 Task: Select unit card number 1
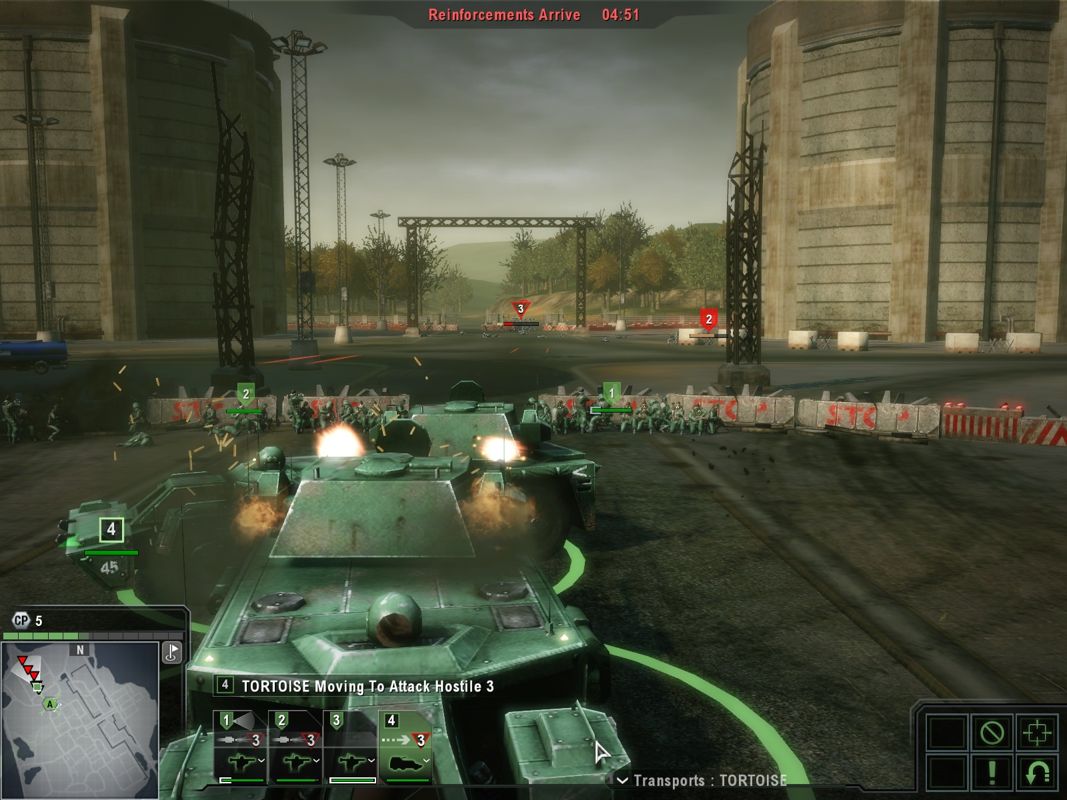[x=239, y=747]
